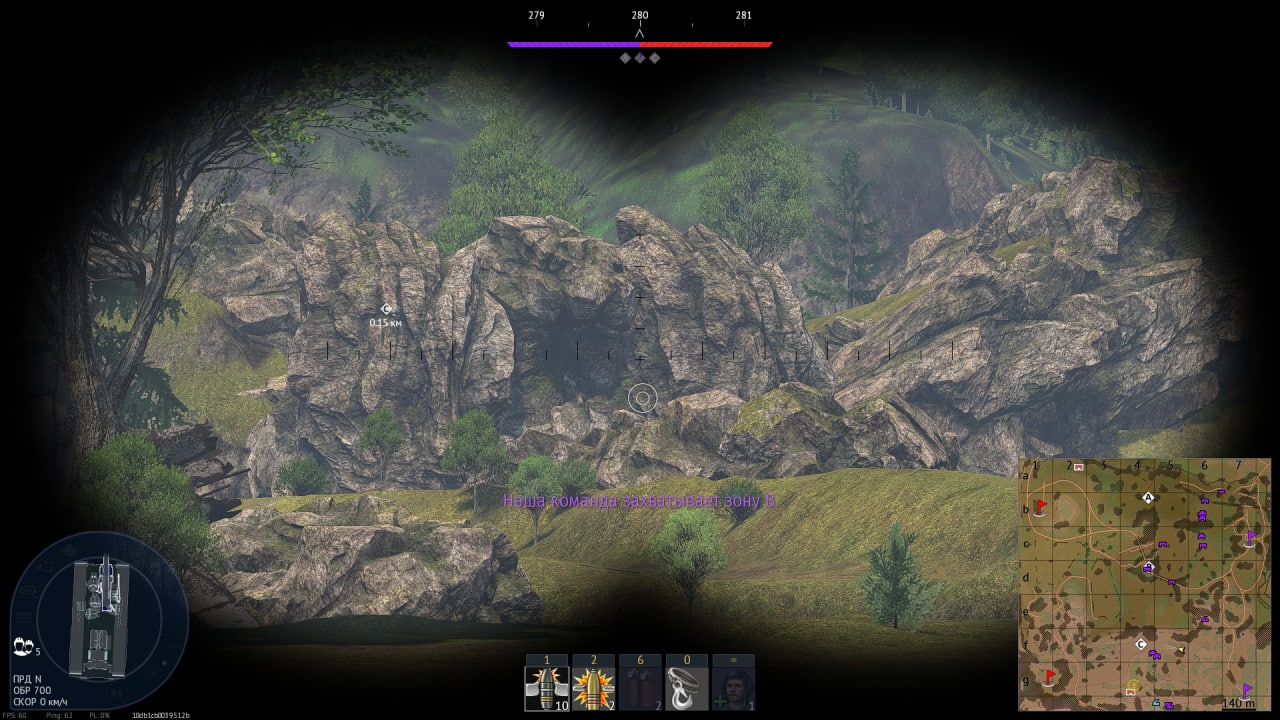This screenshot has height=720, width=1280.
Task: Switch to the explosive shell with 2 rounds
Action: pos(593,688)
